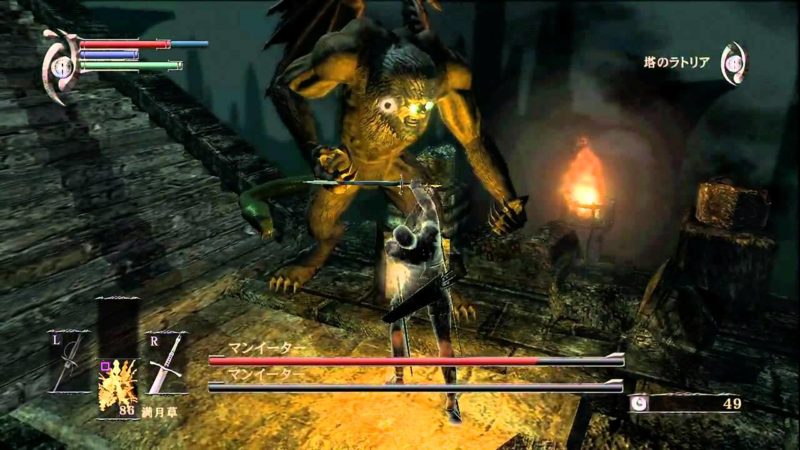
Task: Click the souls counter icon
Action: click(639, 403)
